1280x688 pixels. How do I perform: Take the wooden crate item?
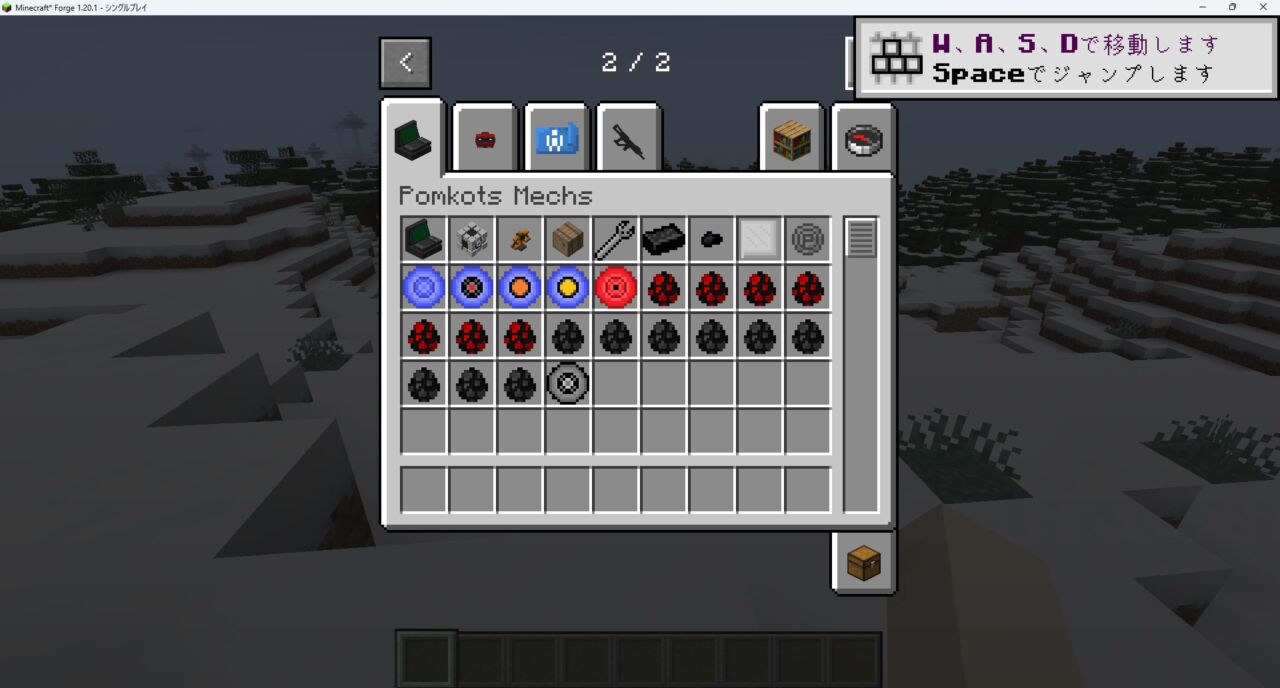[x=568, y=240]
